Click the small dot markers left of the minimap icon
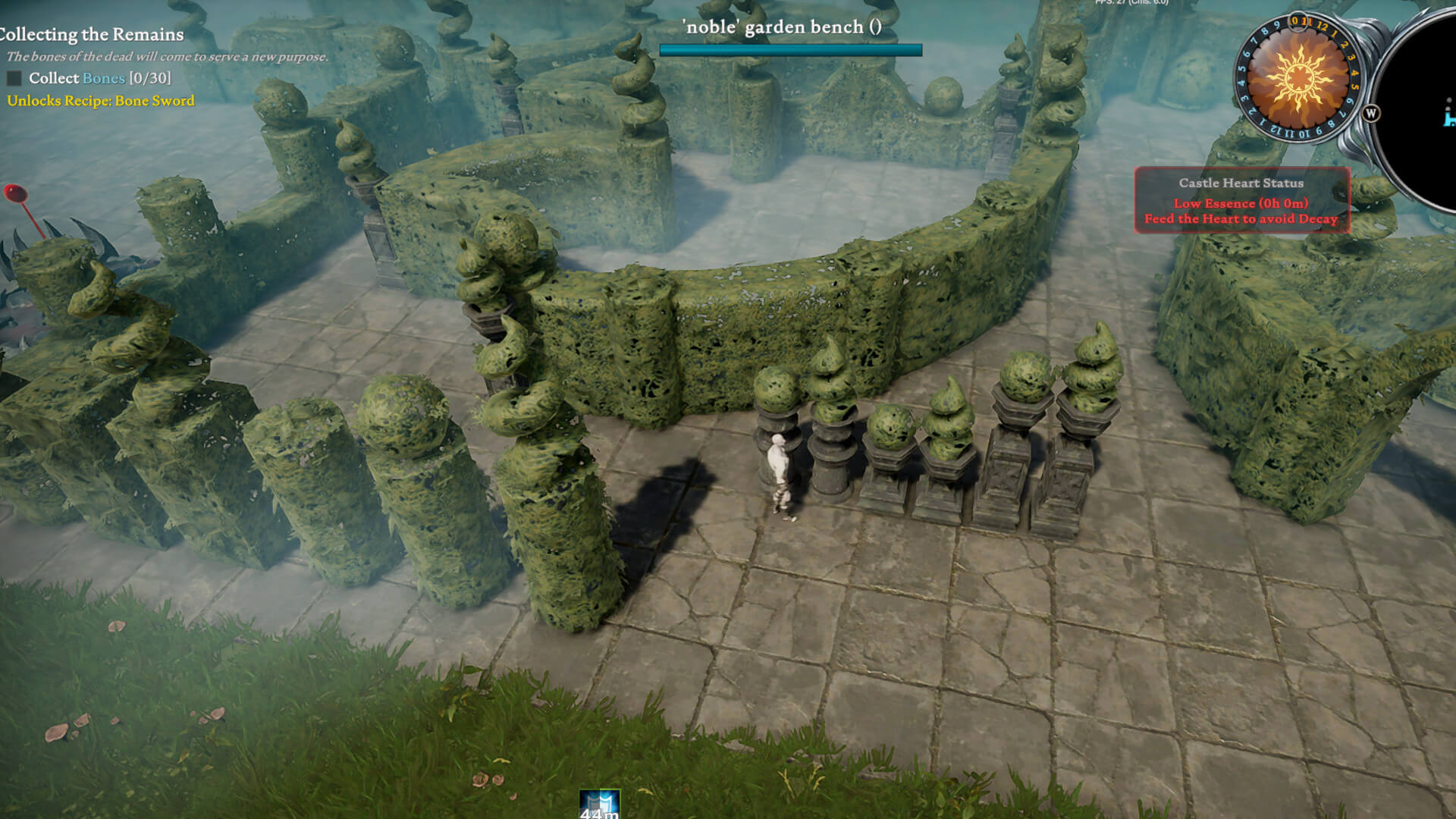The height and width of the screenshot is (819, 1456). tap(1448, 105)
